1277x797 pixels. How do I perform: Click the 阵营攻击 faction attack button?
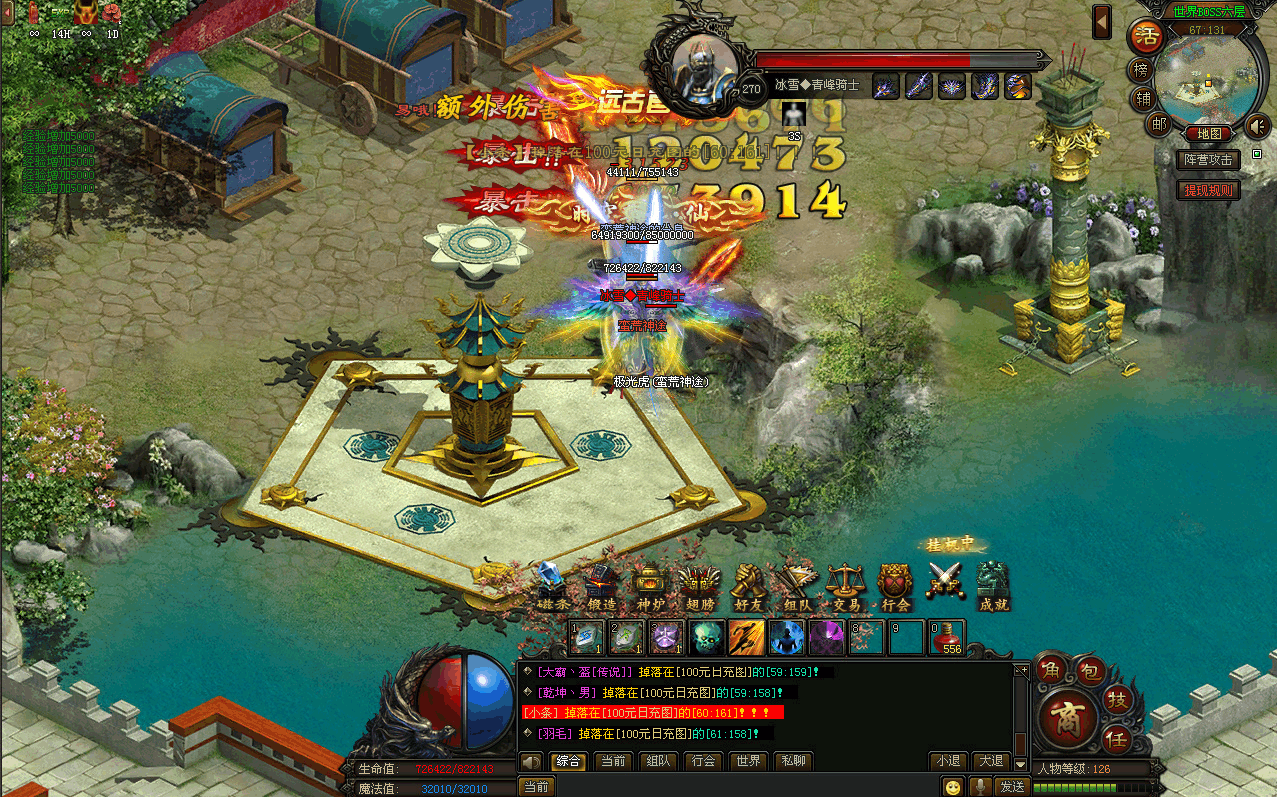(1209, 160)
